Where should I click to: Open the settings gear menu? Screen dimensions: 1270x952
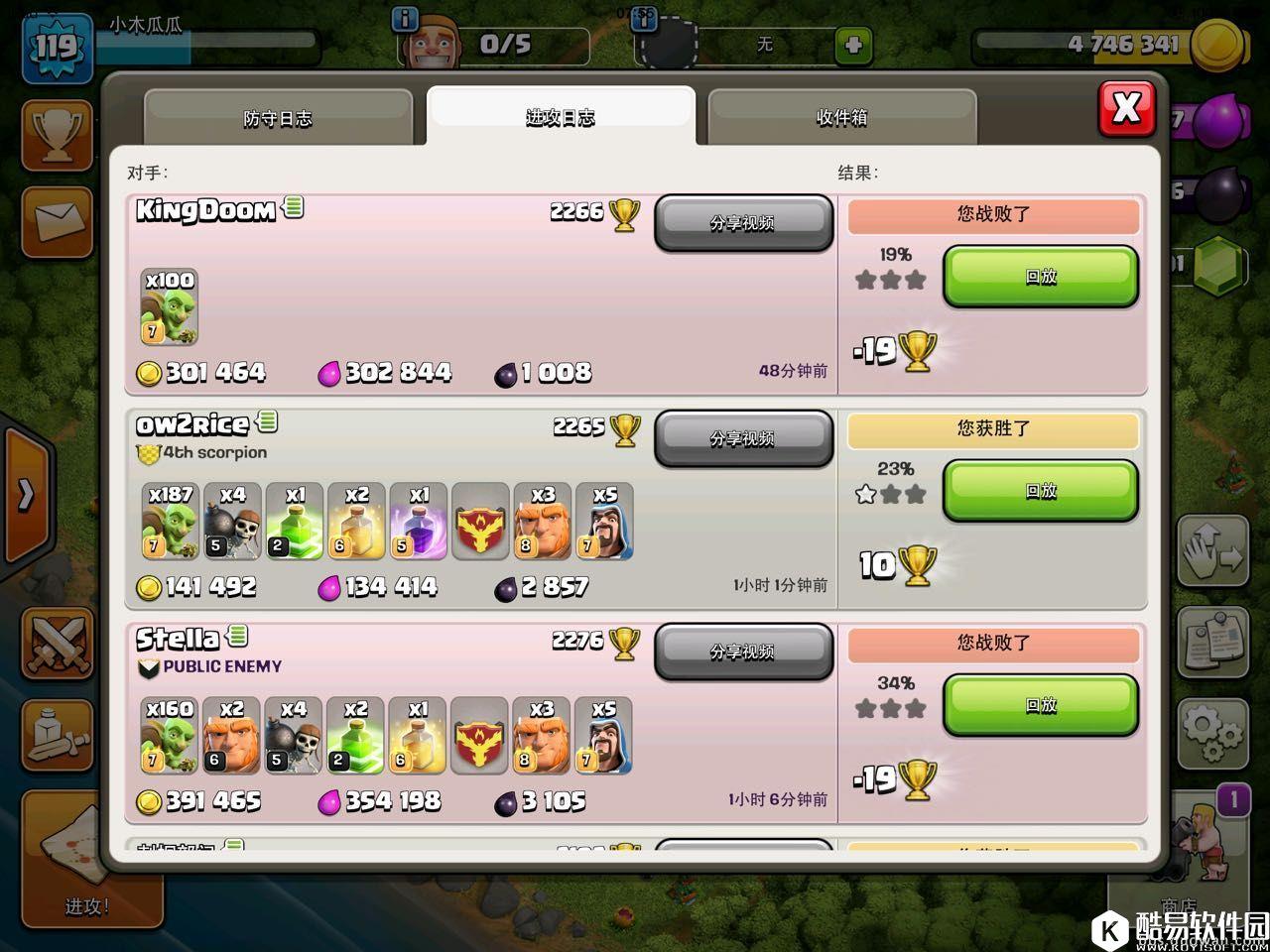[1212, 734]
